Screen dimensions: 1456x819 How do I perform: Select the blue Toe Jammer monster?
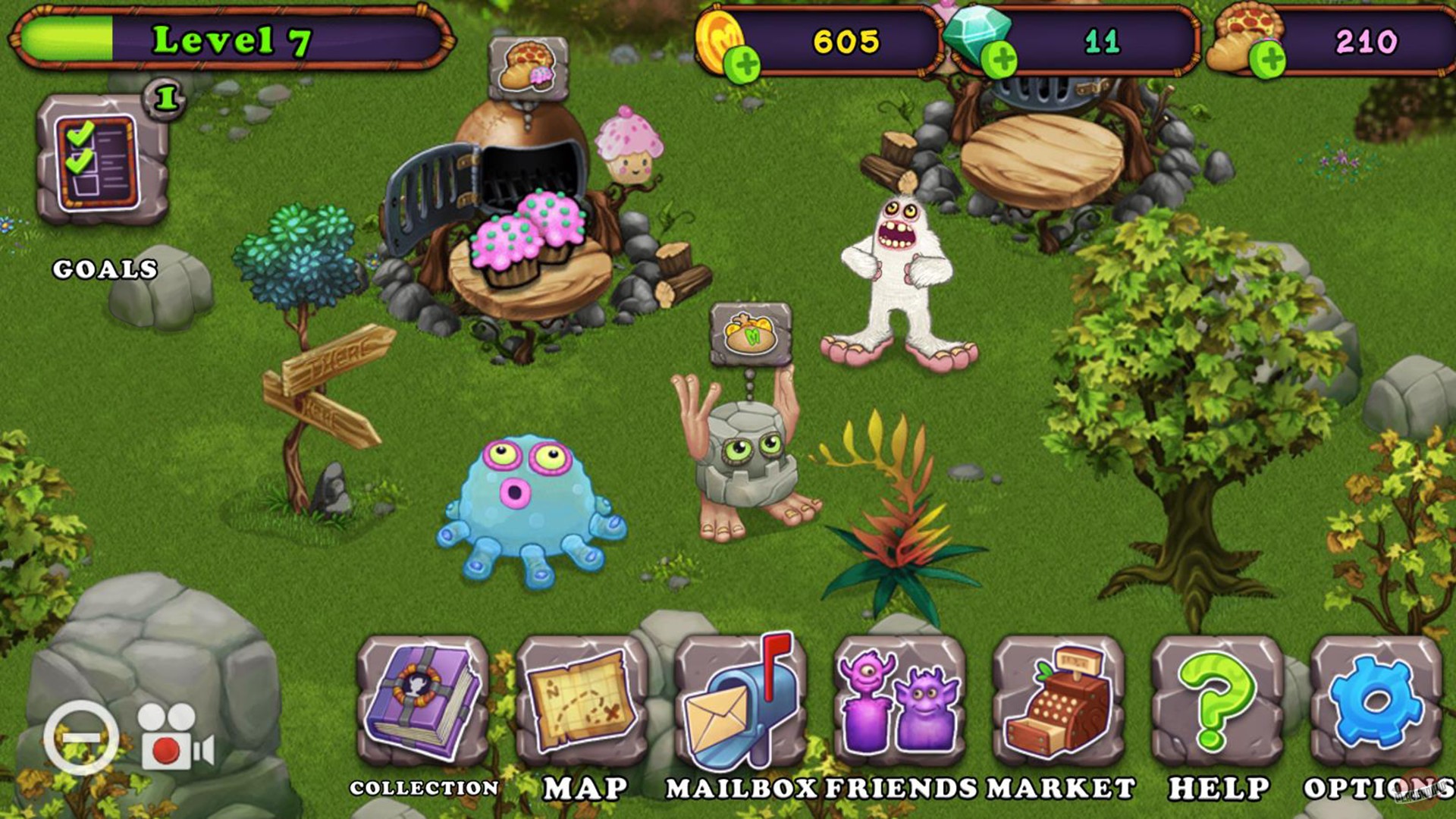point(523,493)
